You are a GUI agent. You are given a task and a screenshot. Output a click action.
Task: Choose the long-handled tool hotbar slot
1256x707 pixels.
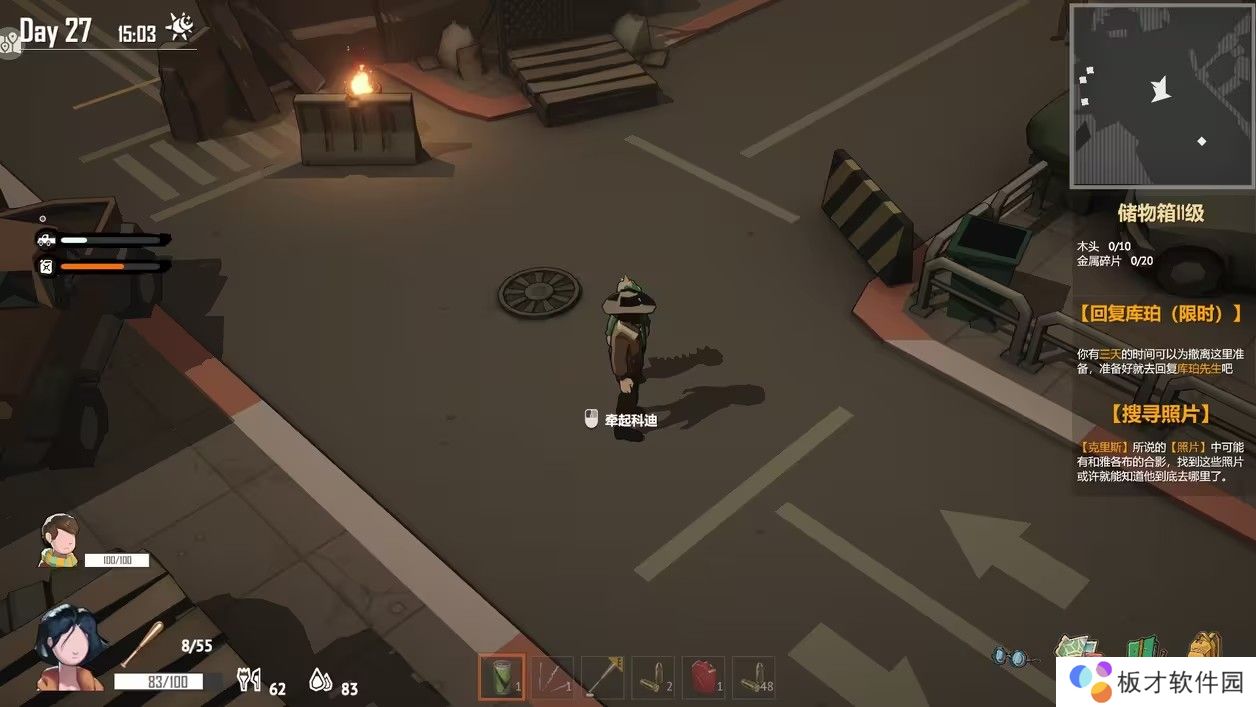[603, 677]
